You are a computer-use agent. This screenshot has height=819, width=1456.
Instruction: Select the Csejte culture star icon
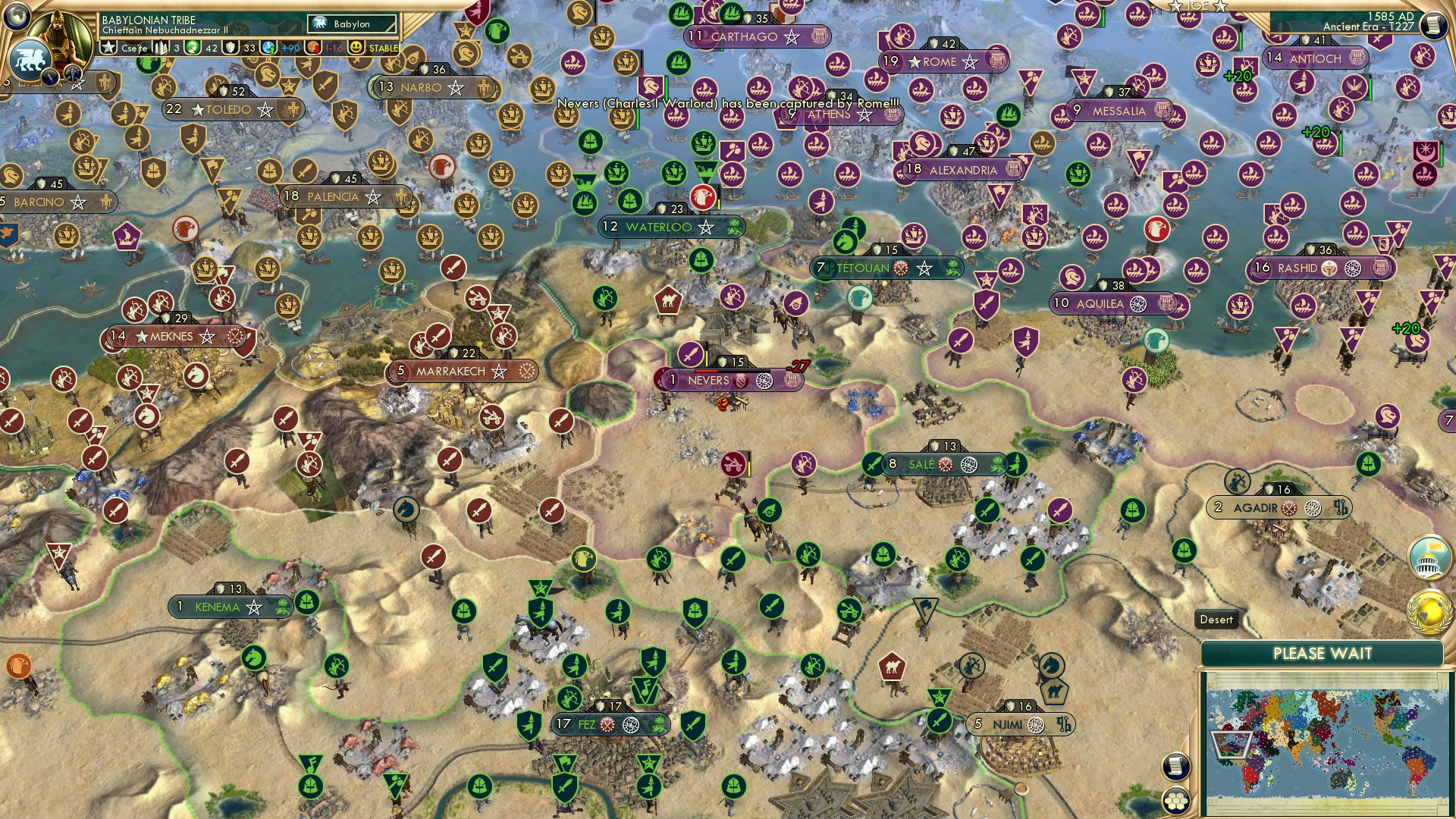pyautogui.click(x=108, y=46)
